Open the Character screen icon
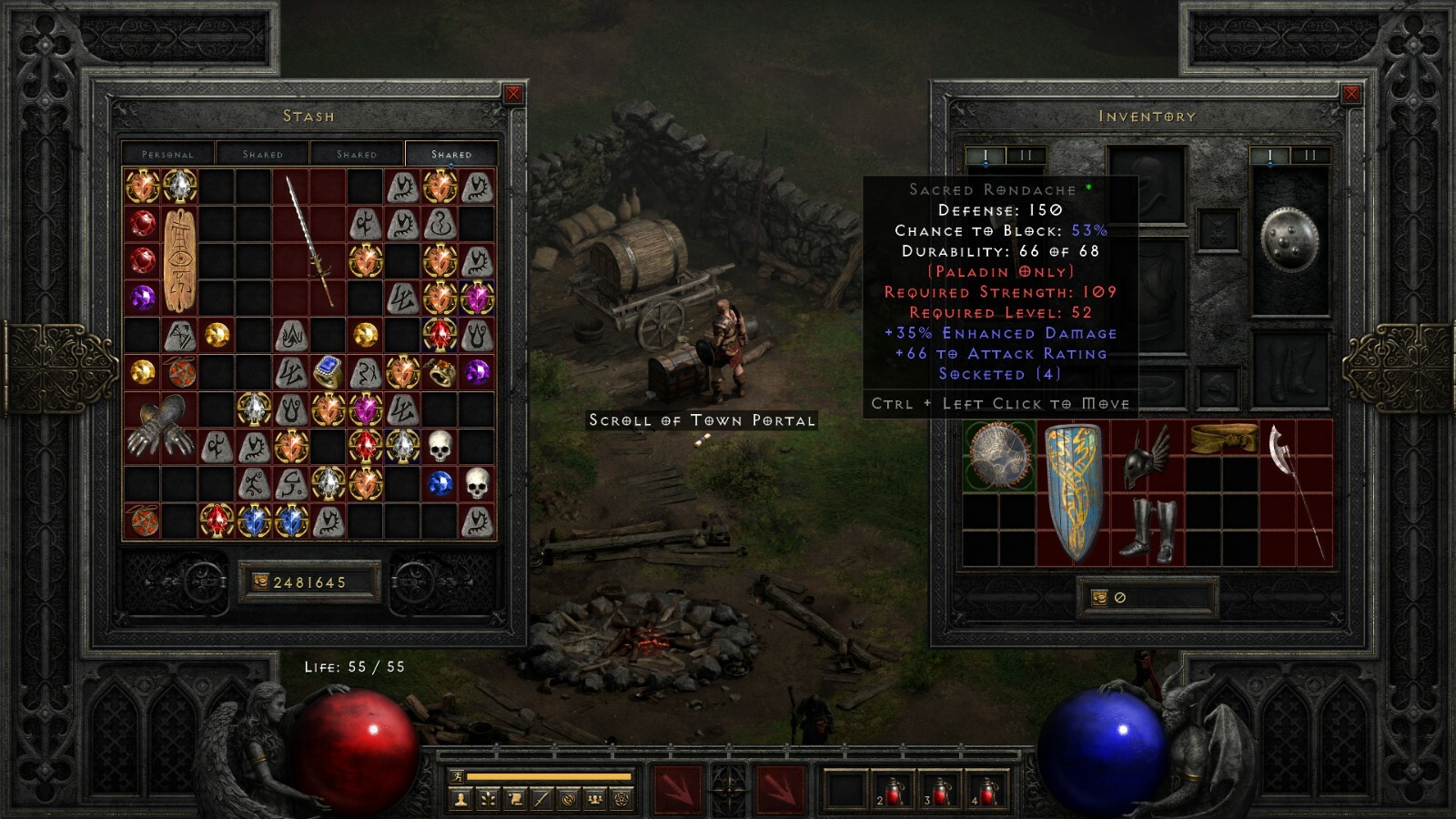 [460, 799]
